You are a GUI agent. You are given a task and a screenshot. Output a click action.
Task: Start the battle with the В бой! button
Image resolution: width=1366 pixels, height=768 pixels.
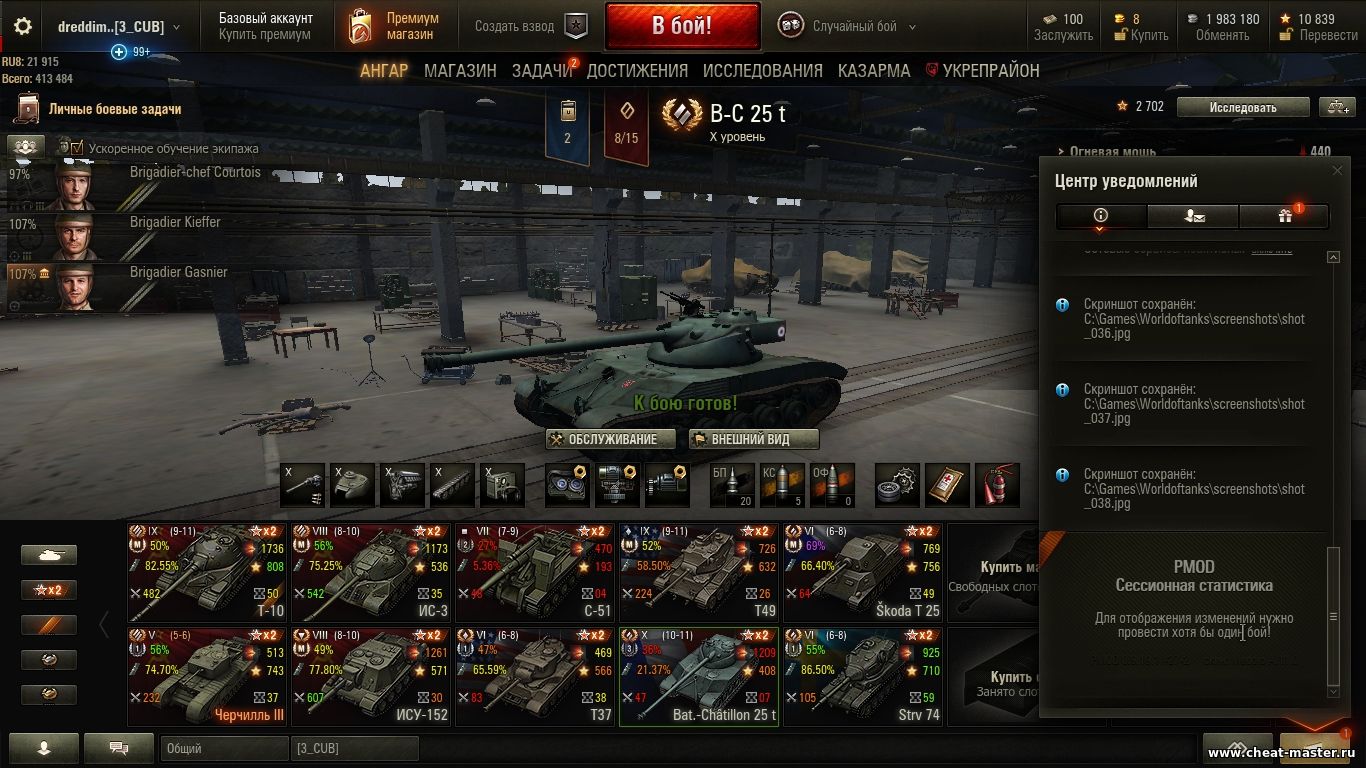point(682,26)
